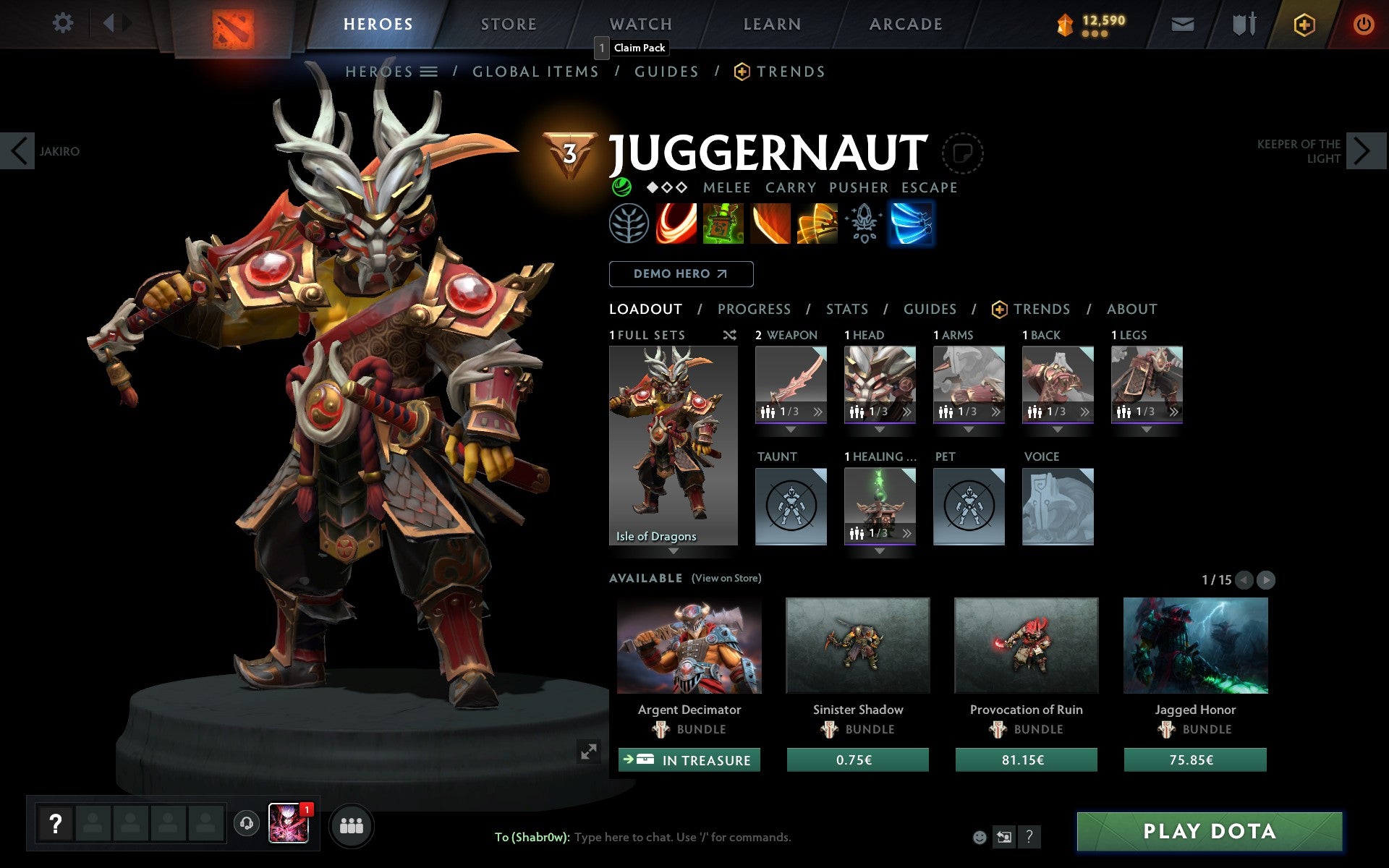Open the PROGRESS tab in hero view
Screen dimensions: 1389x868
[754, 309]
